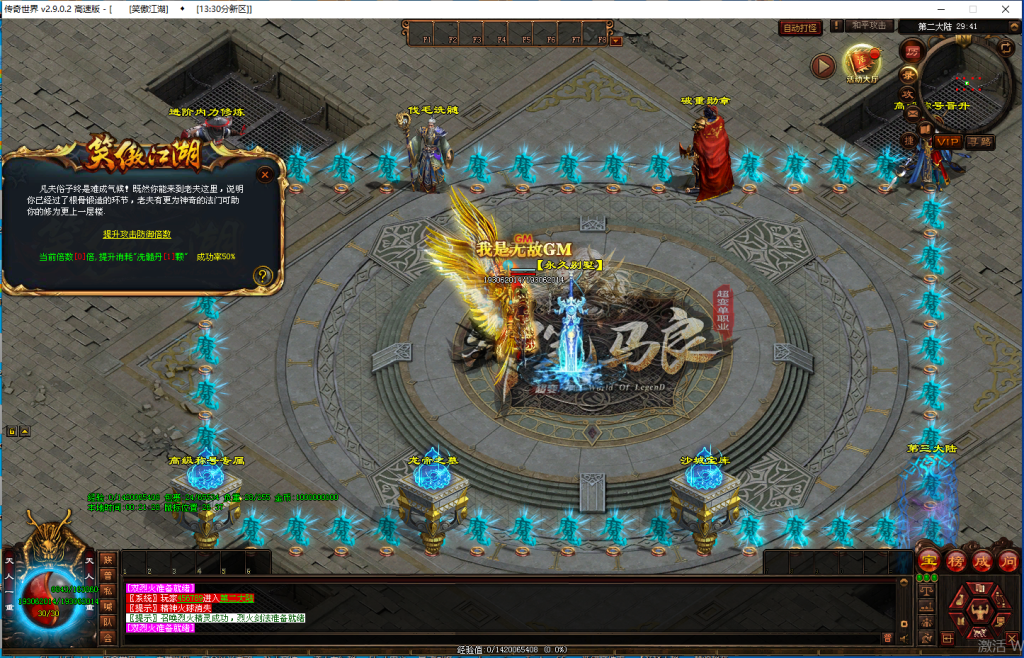The image size is (1024, 658).
Task: Open the red 榜 ranking button
Action: tap(955, 561)
